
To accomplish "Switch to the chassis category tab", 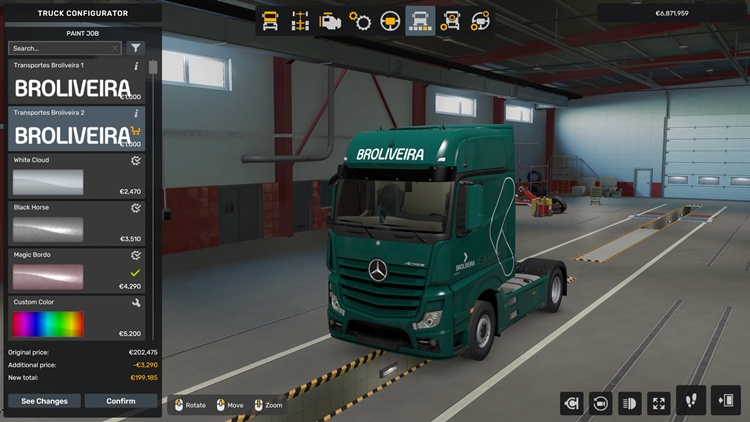I will [300, 21].
